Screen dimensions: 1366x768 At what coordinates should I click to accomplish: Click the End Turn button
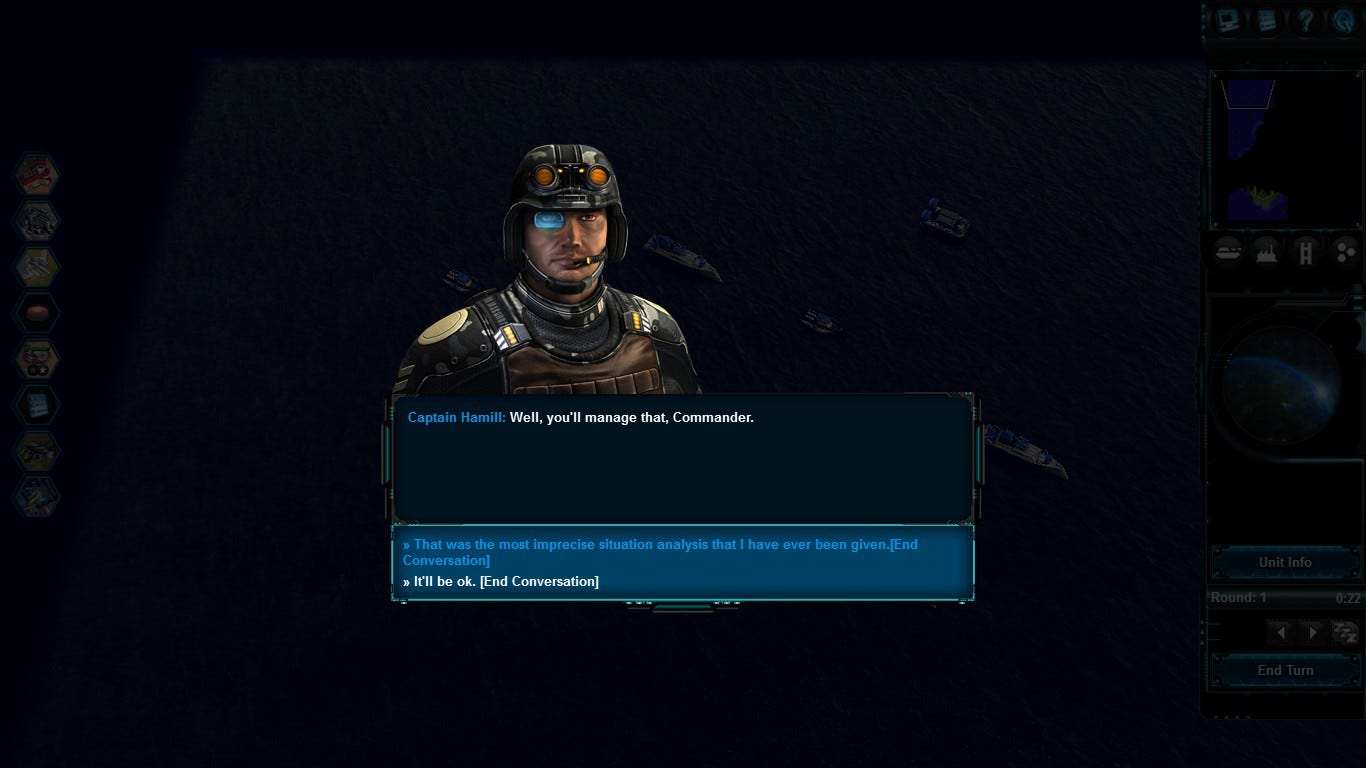coord(1285,670)
